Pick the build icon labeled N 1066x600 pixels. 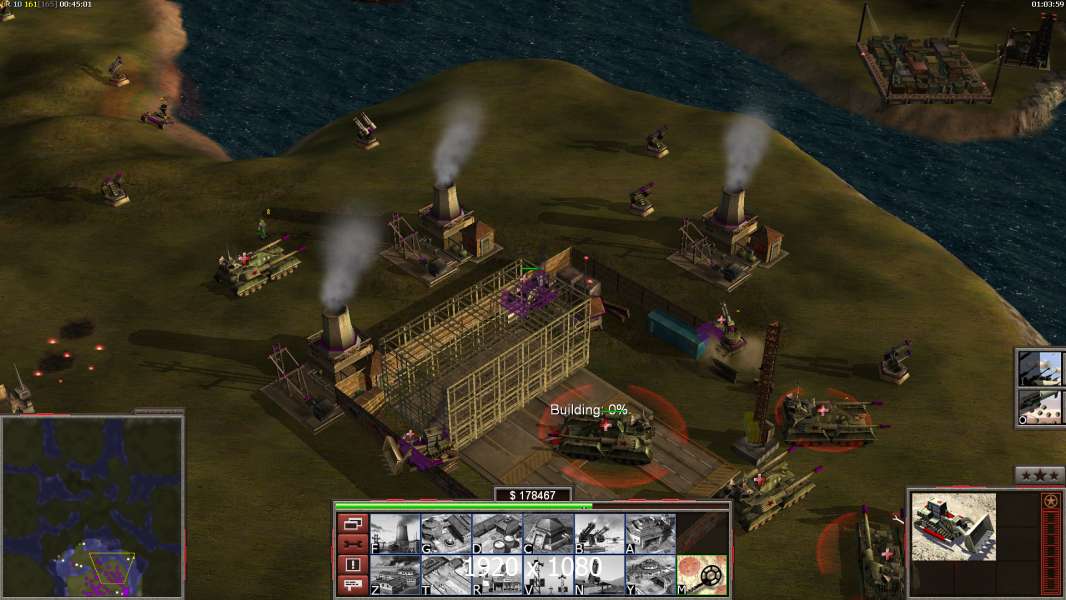click(599, 575)
